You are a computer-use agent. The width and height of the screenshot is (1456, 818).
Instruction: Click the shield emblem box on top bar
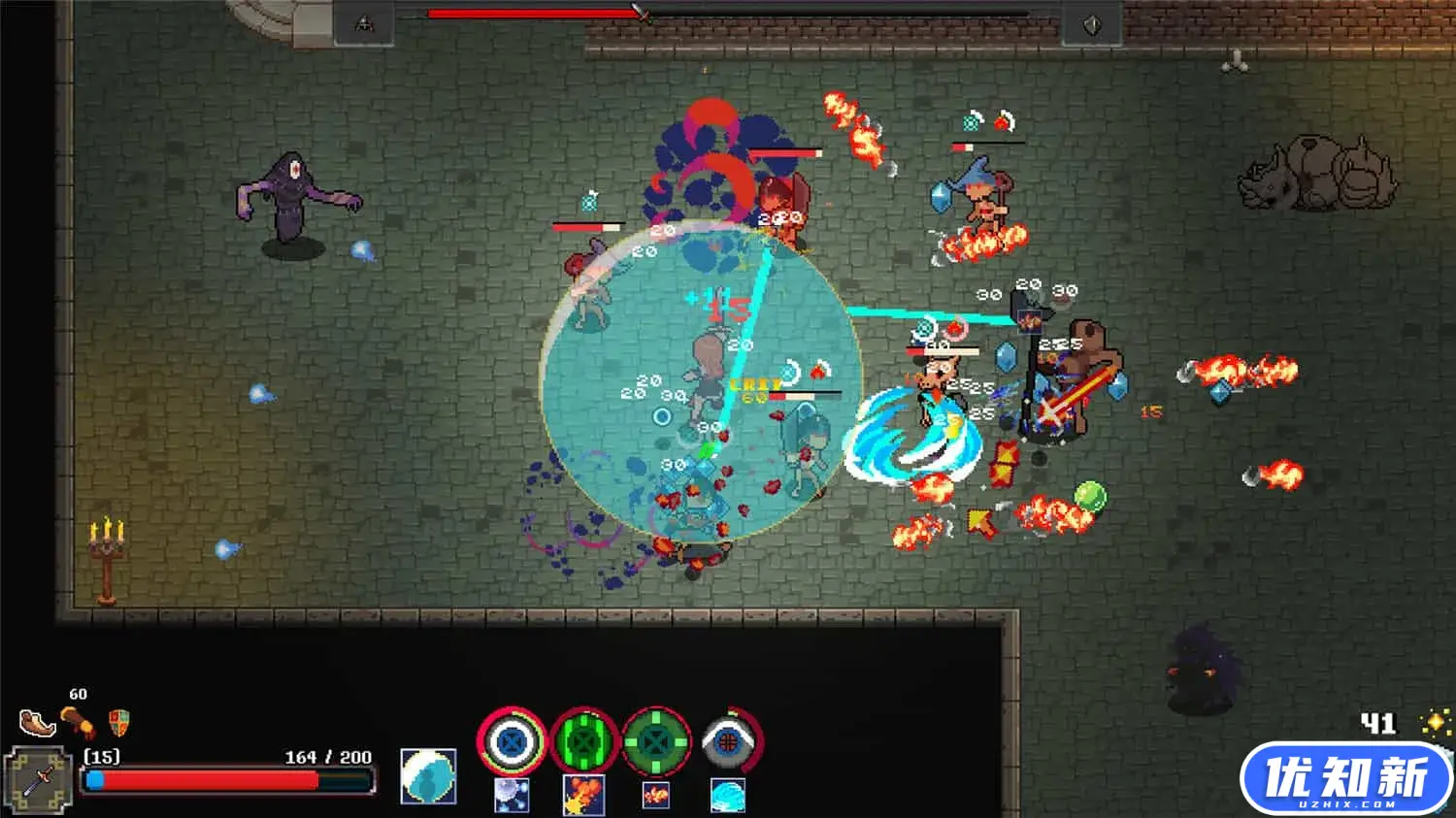[x=1092, y=24]
